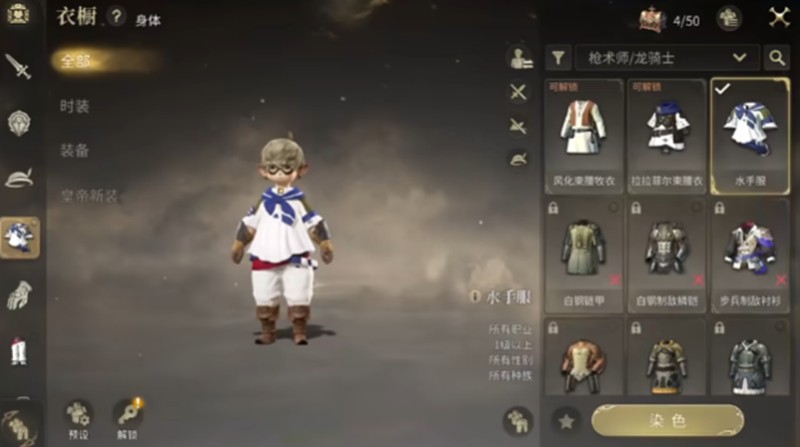This screenshot has width=800, height=447.
Task: Open the filter funnel button
Action: 558,58
